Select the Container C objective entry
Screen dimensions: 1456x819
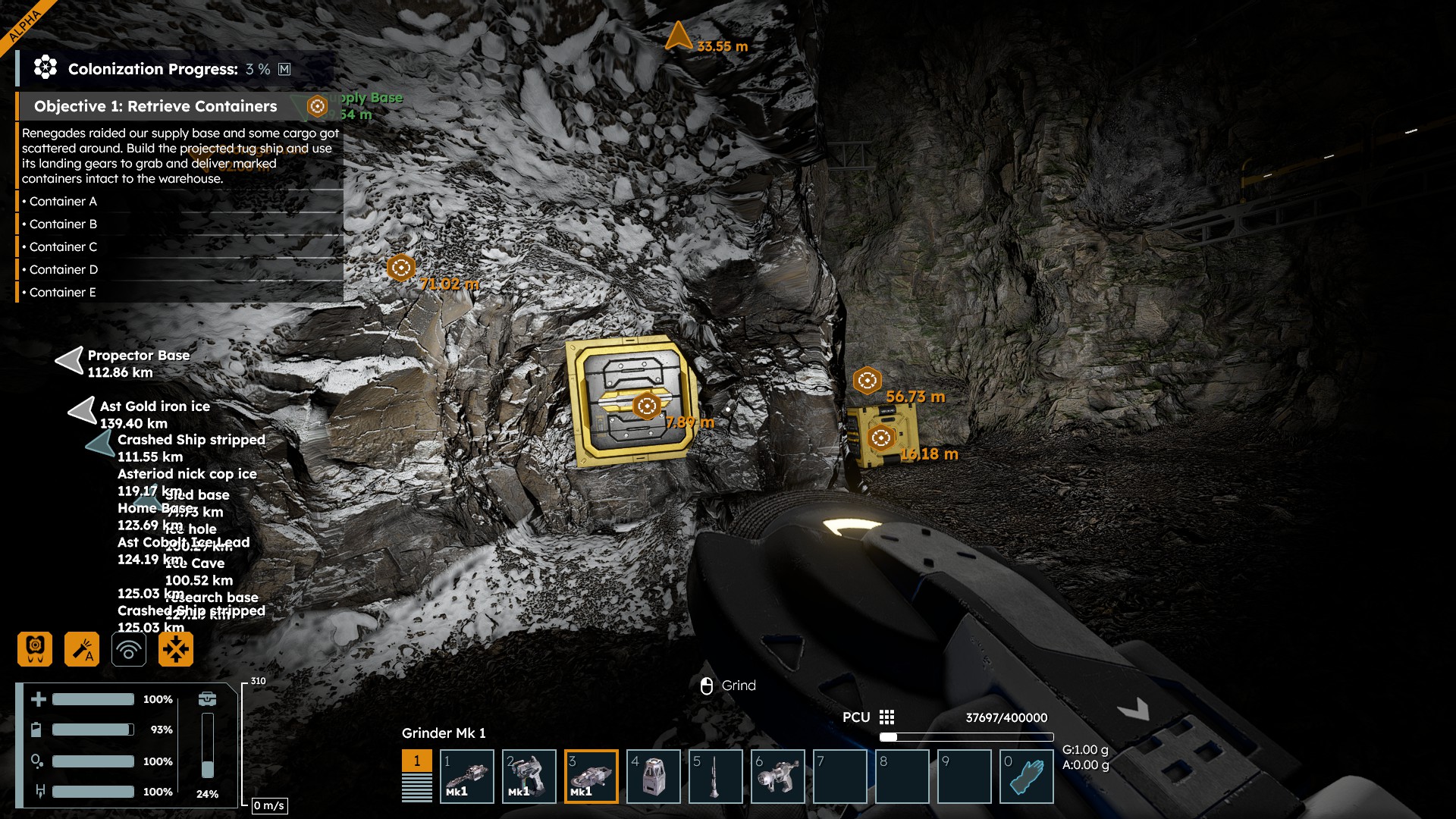tap(64, 247)
